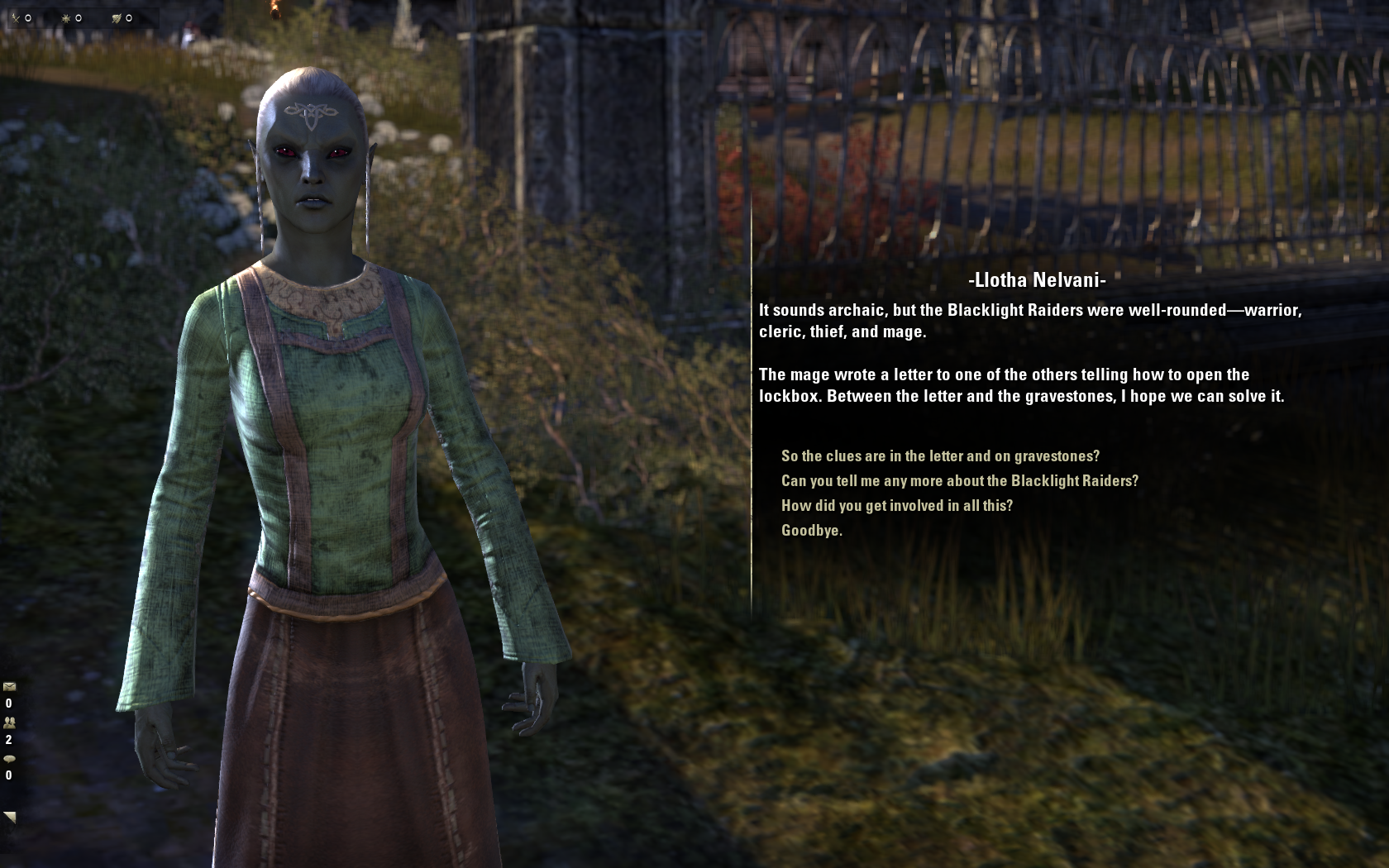1389x868 pixels.
Task: Open the chat speech bubble icon
Action: (9, 758)
